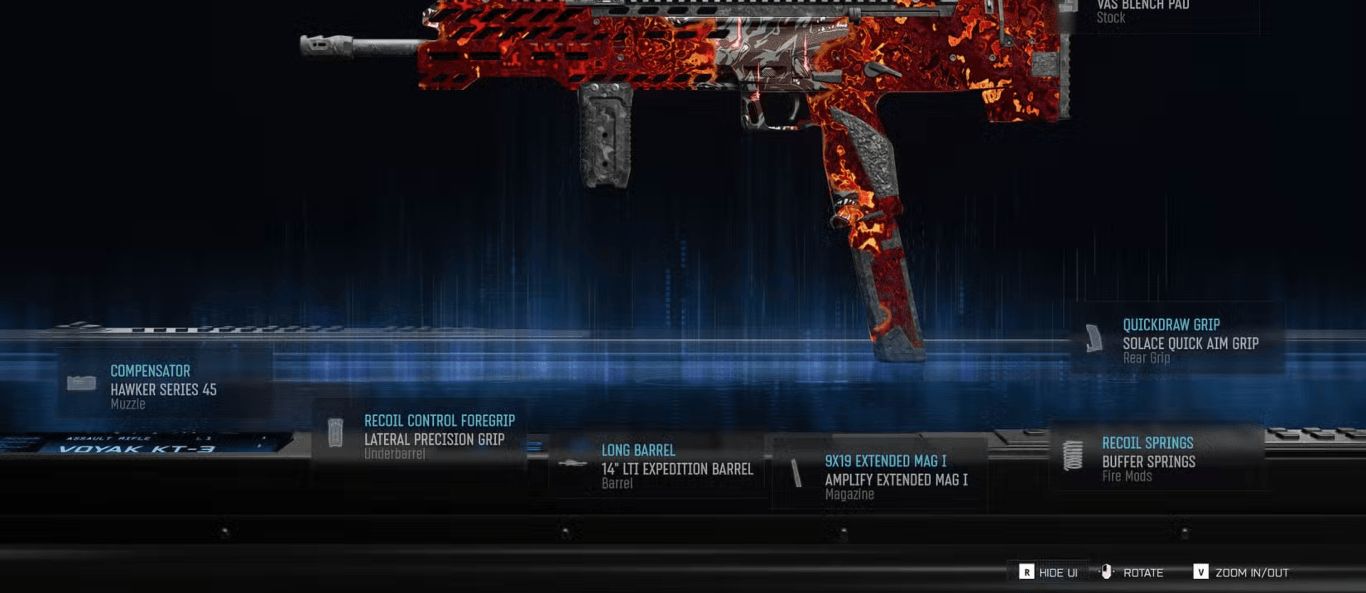Click the Zoom In/Out option
The width and height of the screenshot is (1366, 593).
point(1241,572)
